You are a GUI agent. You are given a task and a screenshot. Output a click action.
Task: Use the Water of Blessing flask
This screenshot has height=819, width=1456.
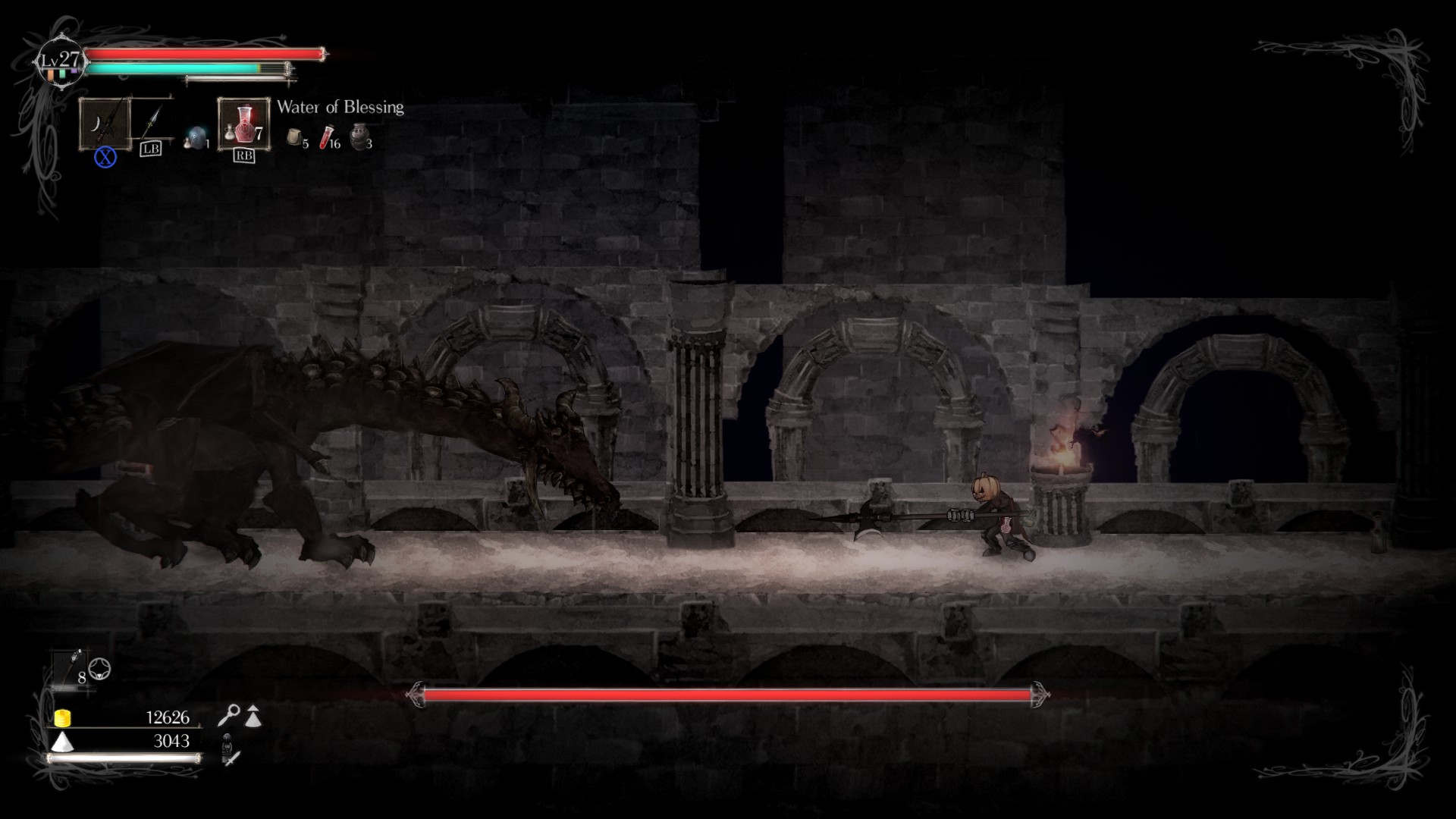coord(243,124)
